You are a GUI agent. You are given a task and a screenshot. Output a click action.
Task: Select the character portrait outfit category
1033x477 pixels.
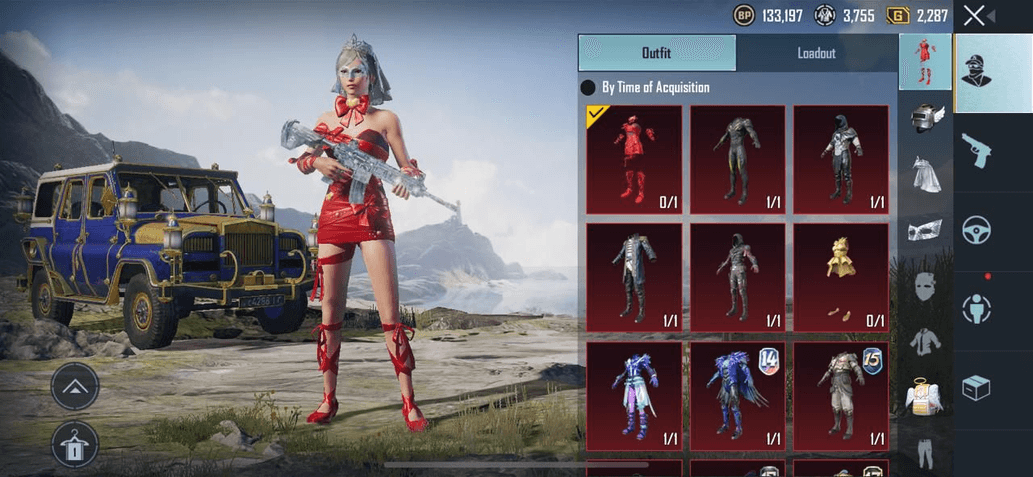click(x=976, y=73)
